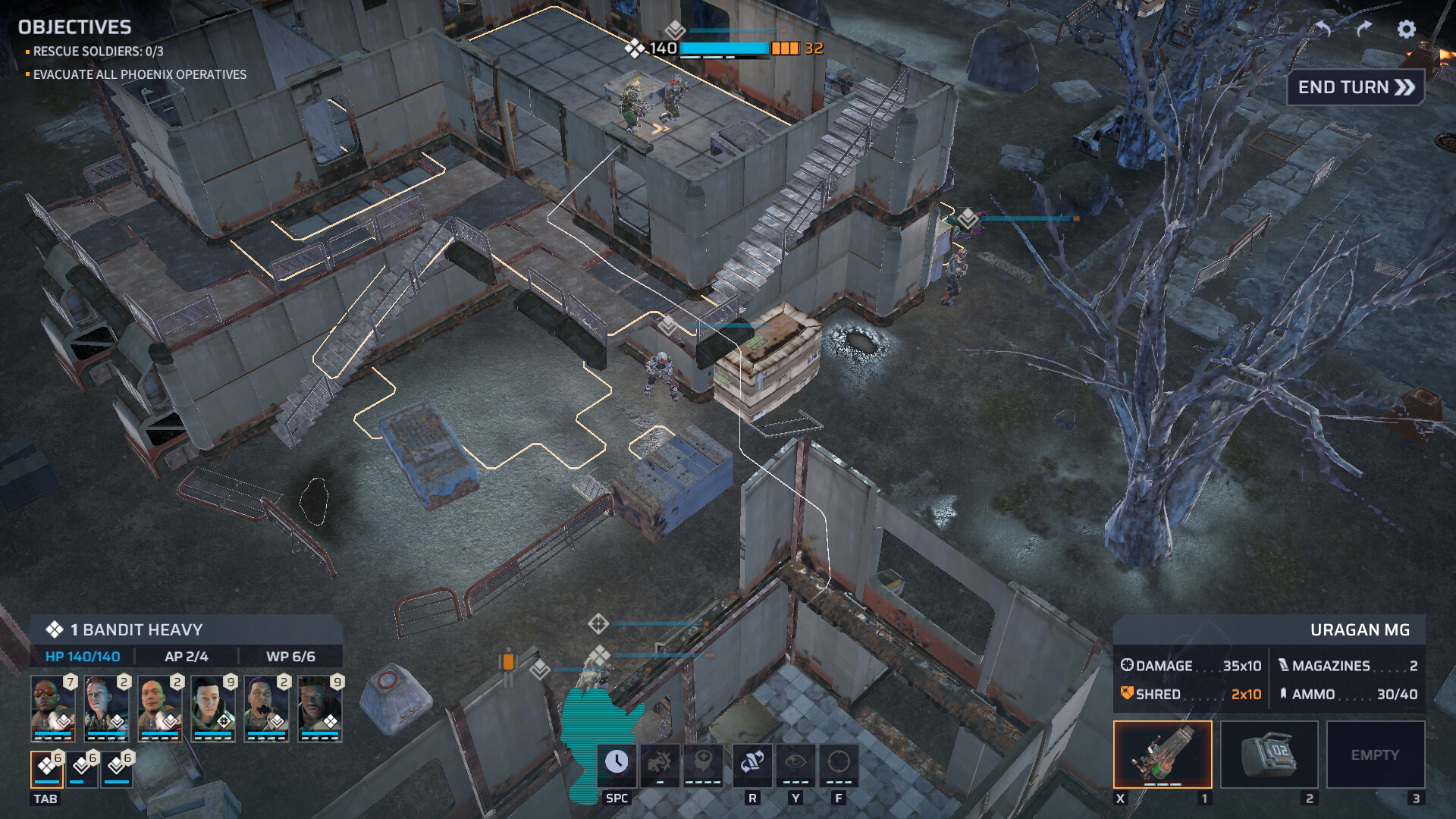
Task: Open the Objectives tracker panel
Action: tap(74, 27)
